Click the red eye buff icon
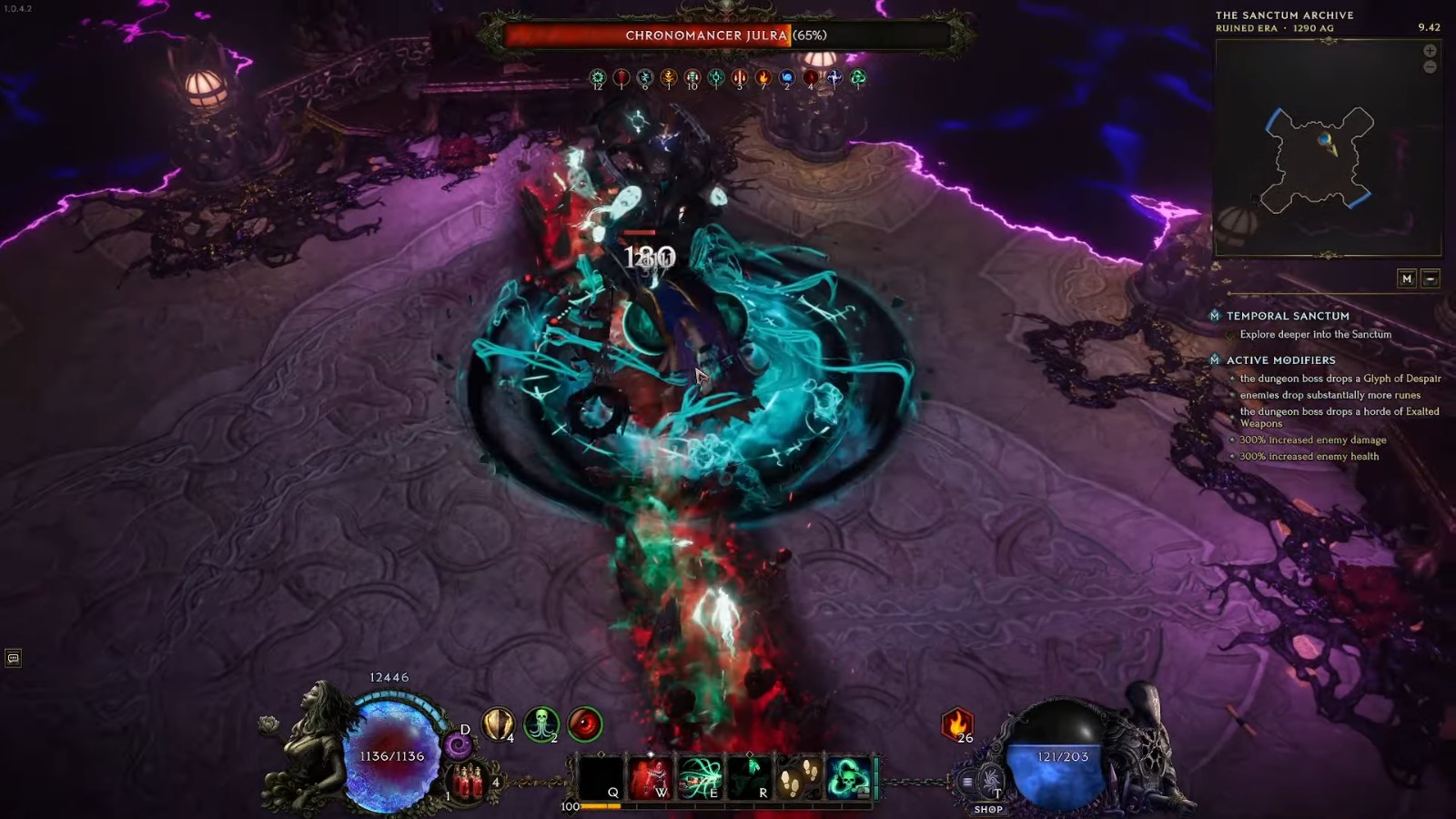This screenshot has width=1456, height=819. 586,723
